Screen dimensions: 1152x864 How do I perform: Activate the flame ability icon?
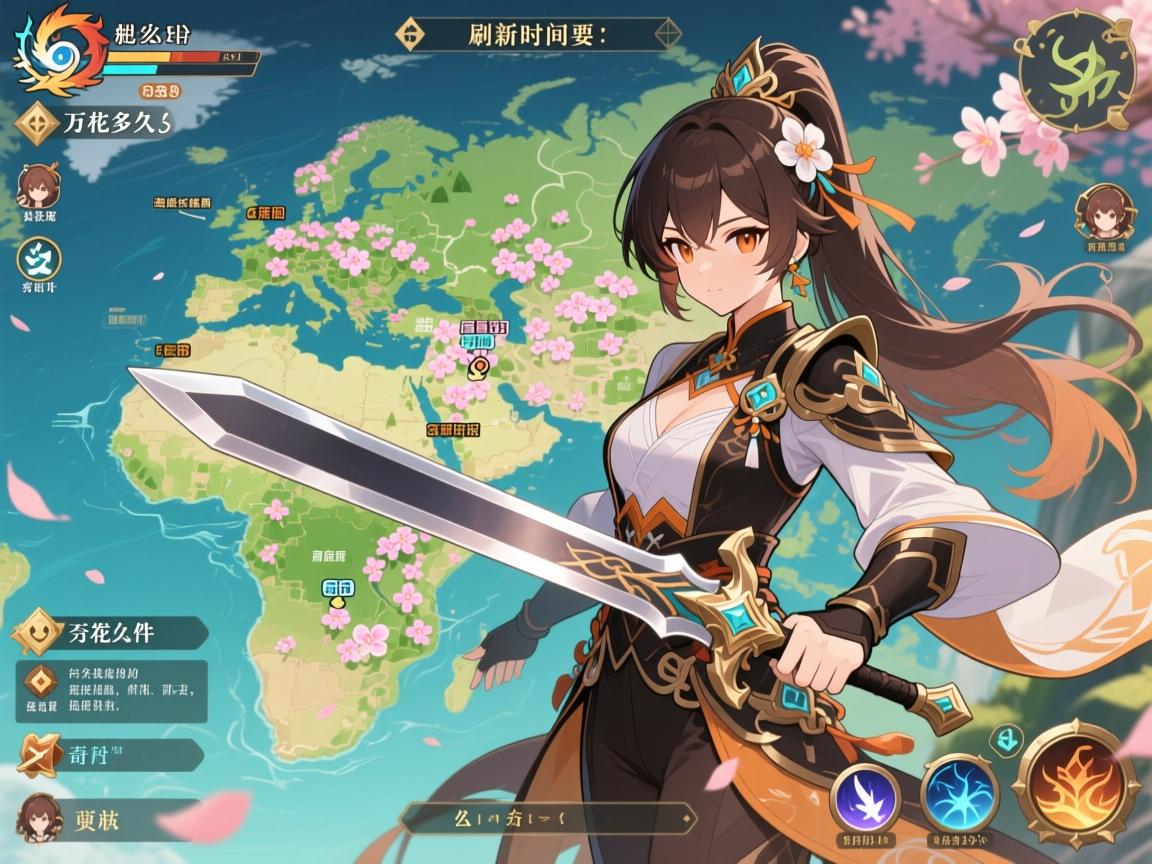[x=1076, y=782]
